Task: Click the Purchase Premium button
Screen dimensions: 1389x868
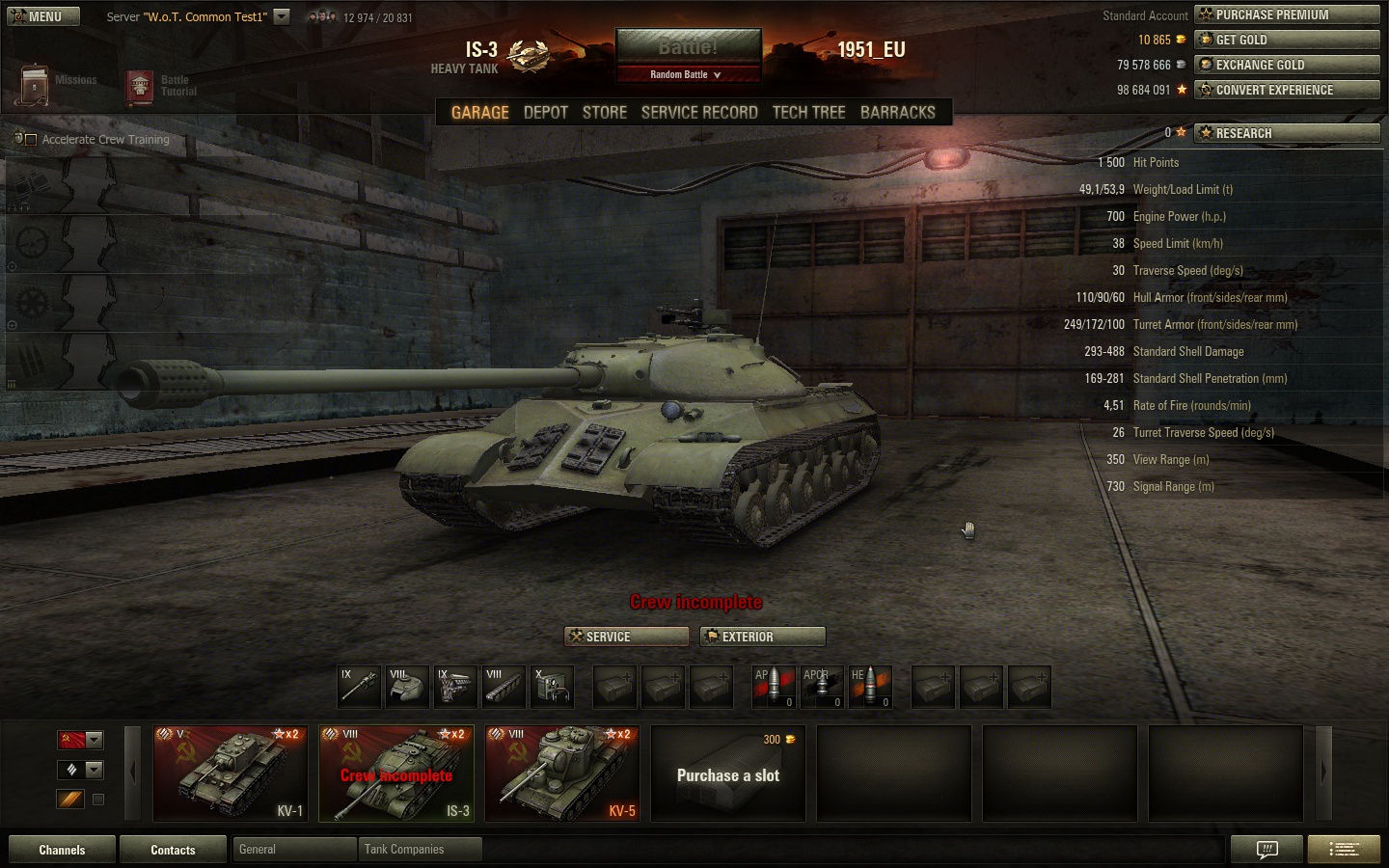Action: click(1287, 14)
